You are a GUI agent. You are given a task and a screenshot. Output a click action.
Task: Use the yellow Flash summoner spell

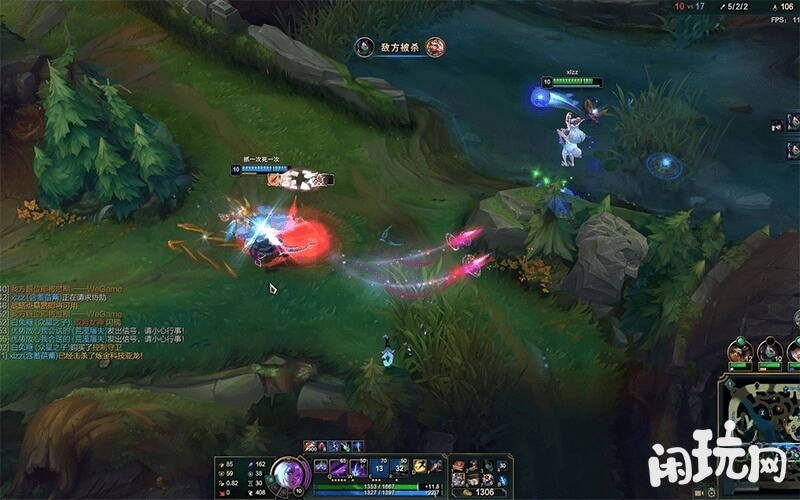point(420,466)
